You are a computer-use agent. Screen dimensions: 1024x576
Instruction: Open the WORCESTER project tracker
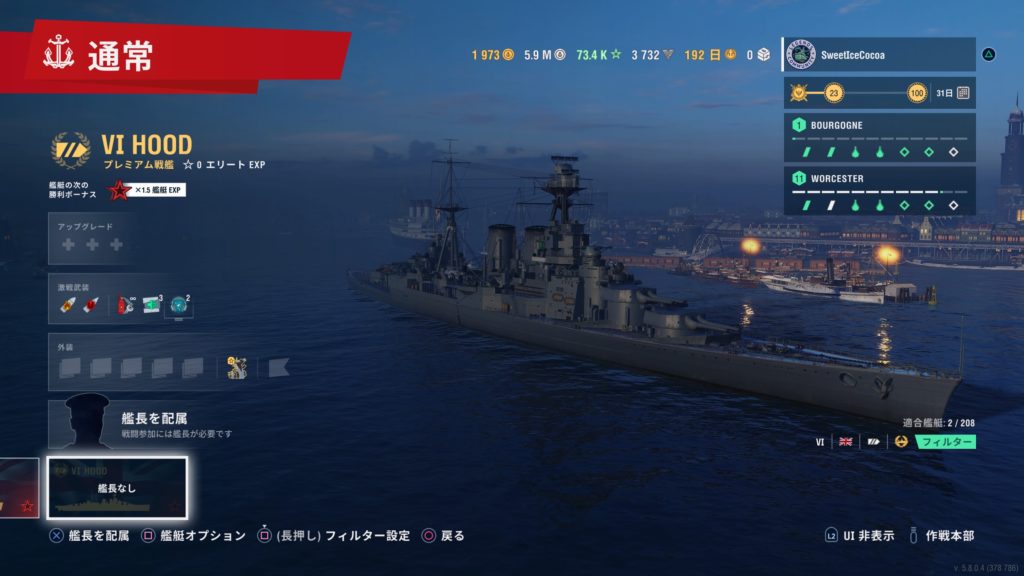[x=878, y=191]
